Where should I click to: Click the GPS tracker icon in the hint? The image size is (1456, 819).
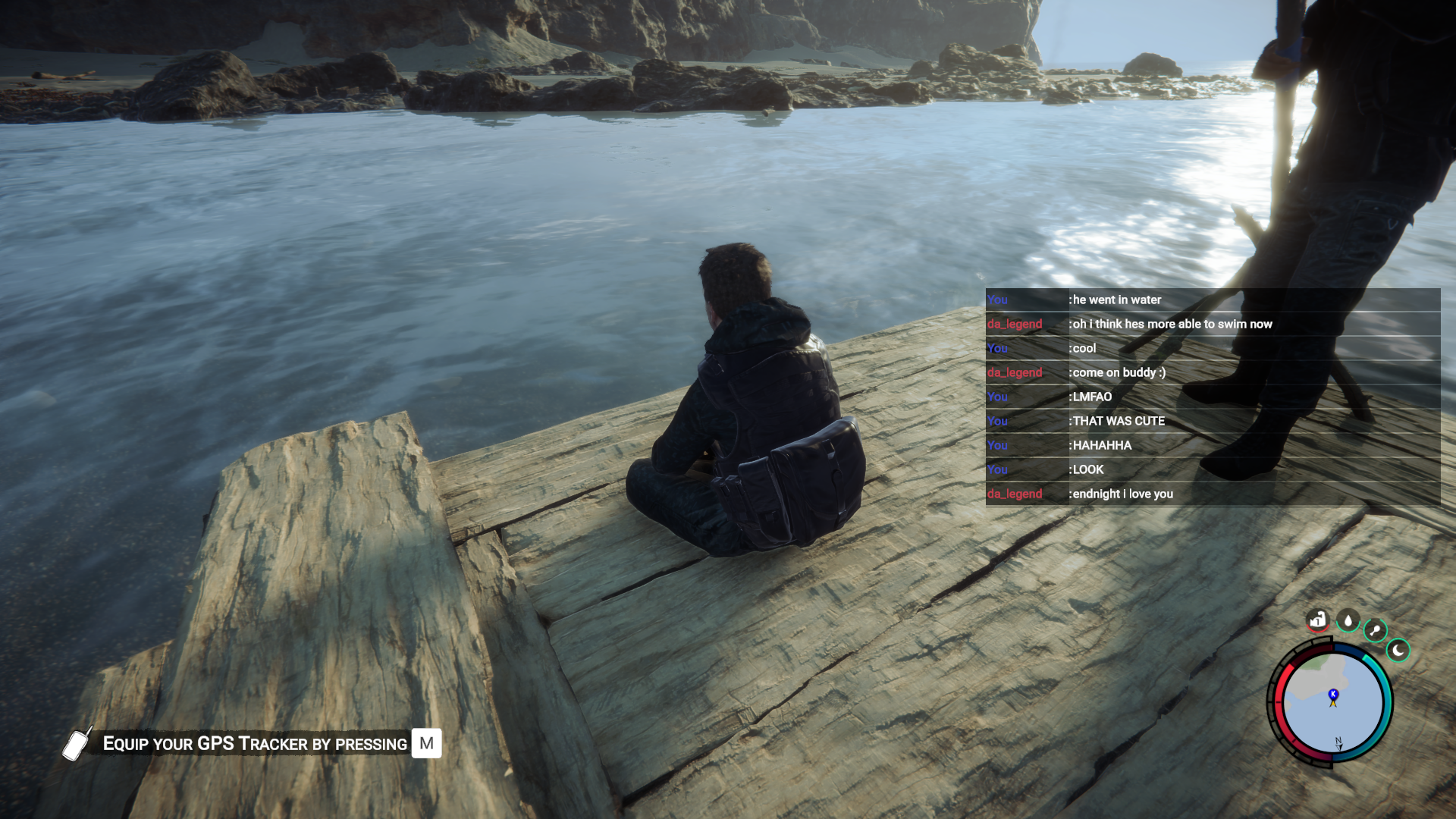pos(76,743)
